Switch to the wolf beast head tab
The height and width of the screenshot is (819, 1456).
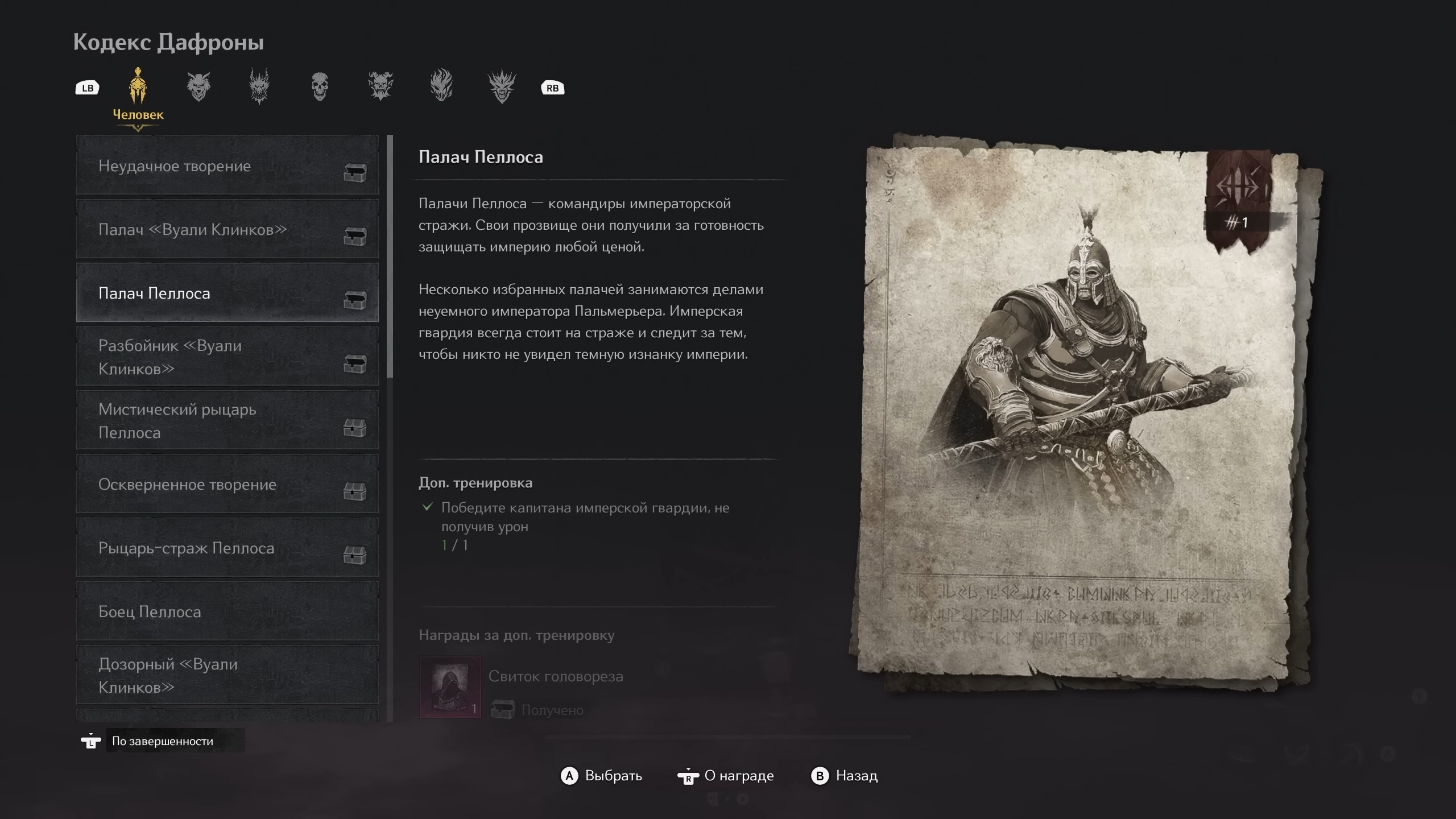click(x=198, y=87)
